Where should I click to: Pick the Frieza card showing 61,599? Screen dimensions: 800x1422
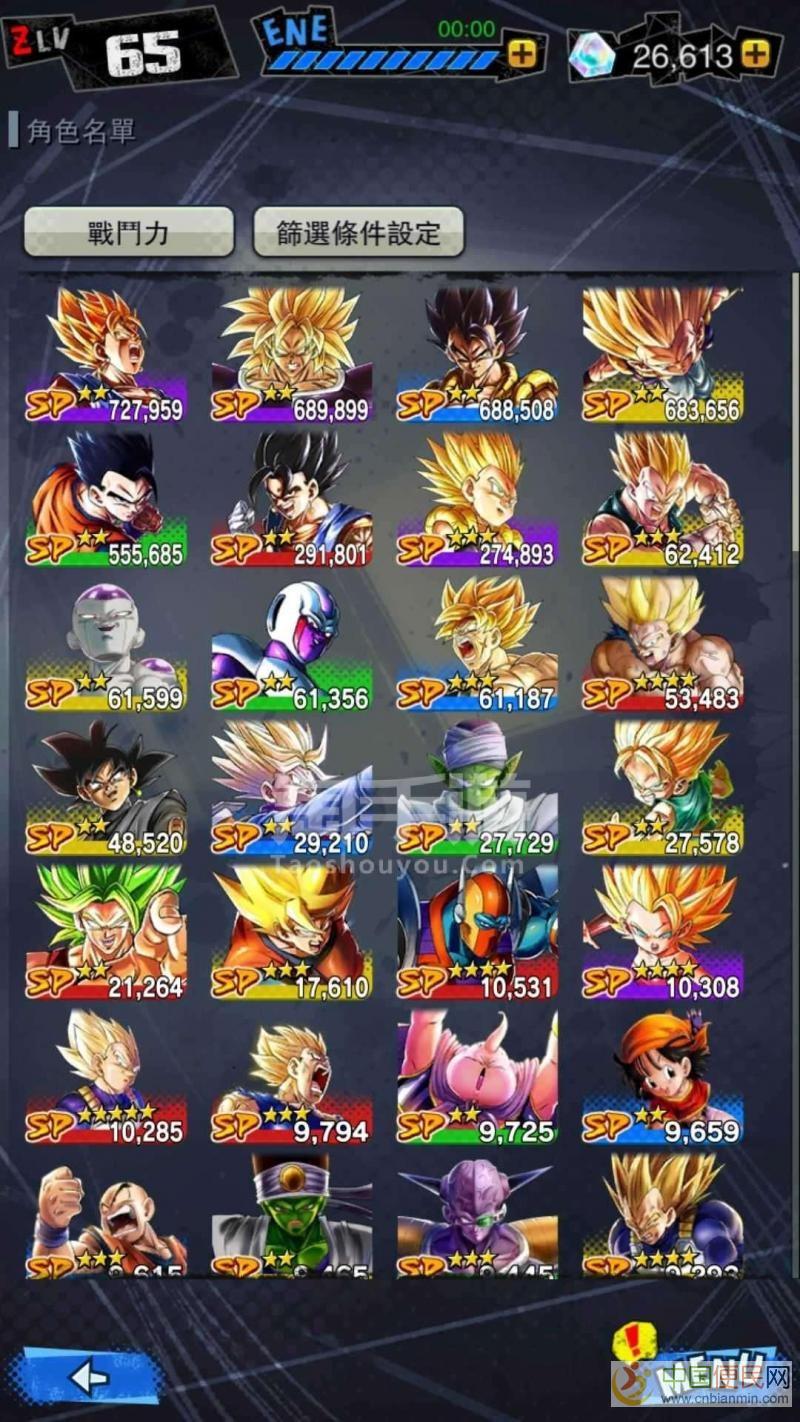[106, 643]
